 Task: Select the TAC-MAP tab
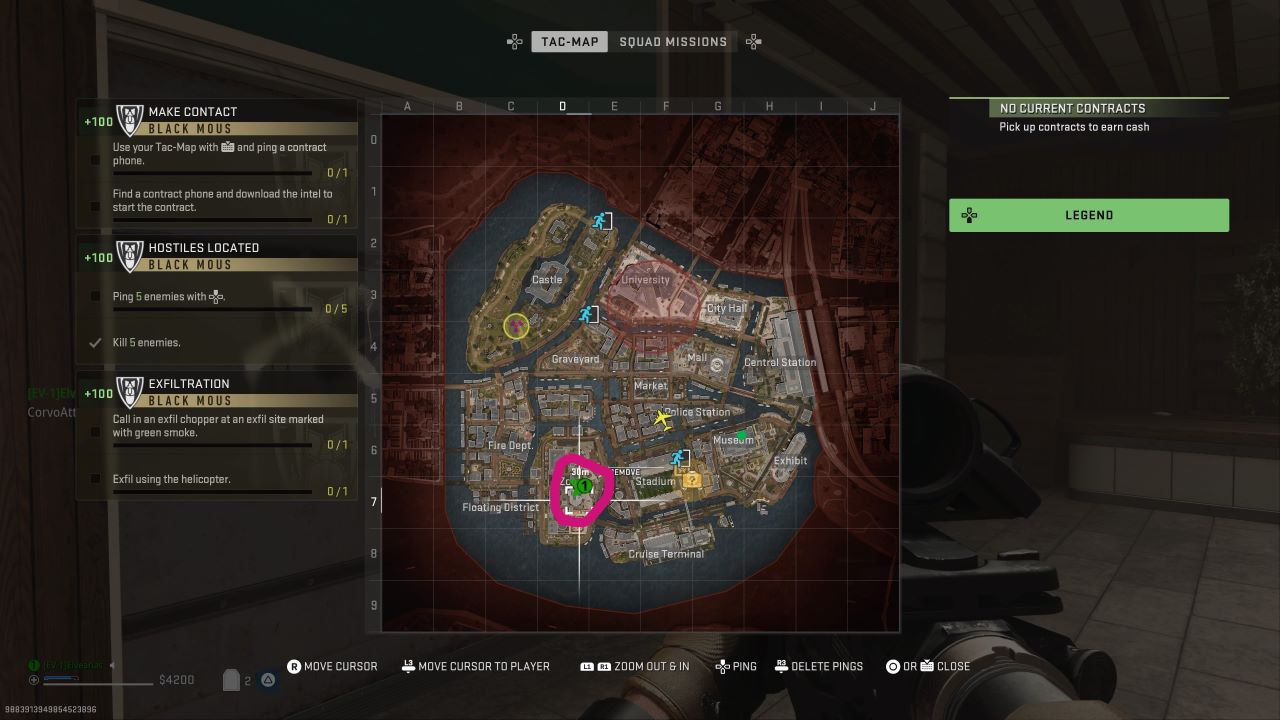(569, 41)
